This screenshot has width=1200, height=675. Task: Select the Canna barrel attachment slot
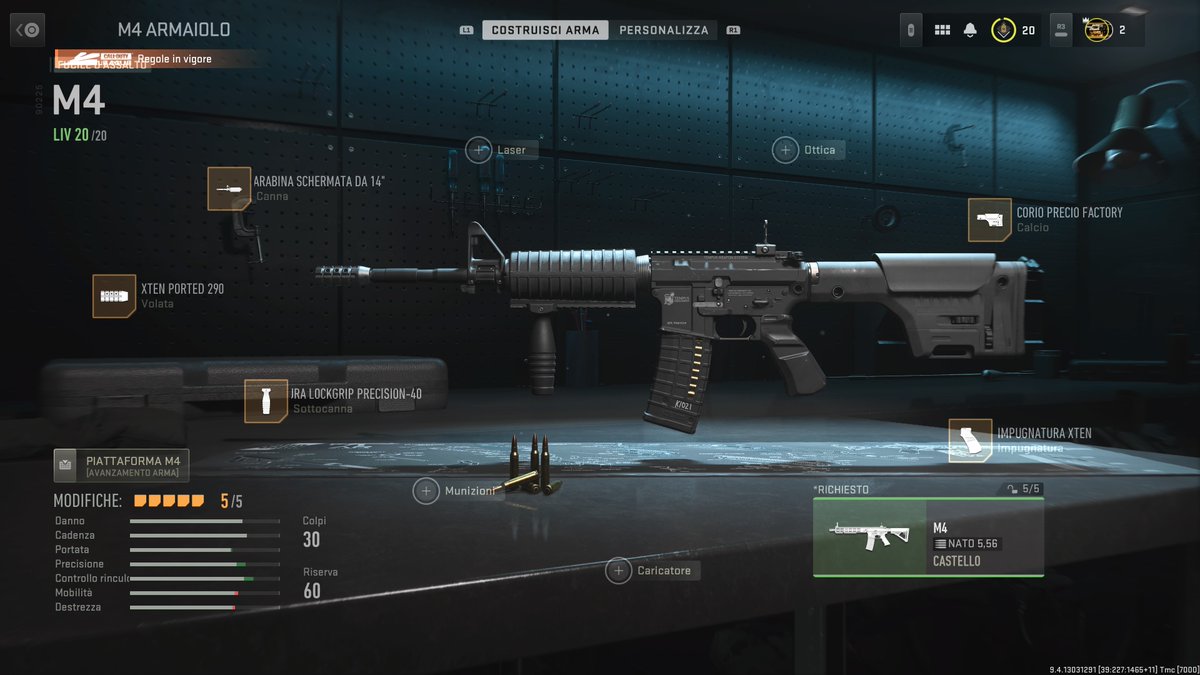pos(229,188)
